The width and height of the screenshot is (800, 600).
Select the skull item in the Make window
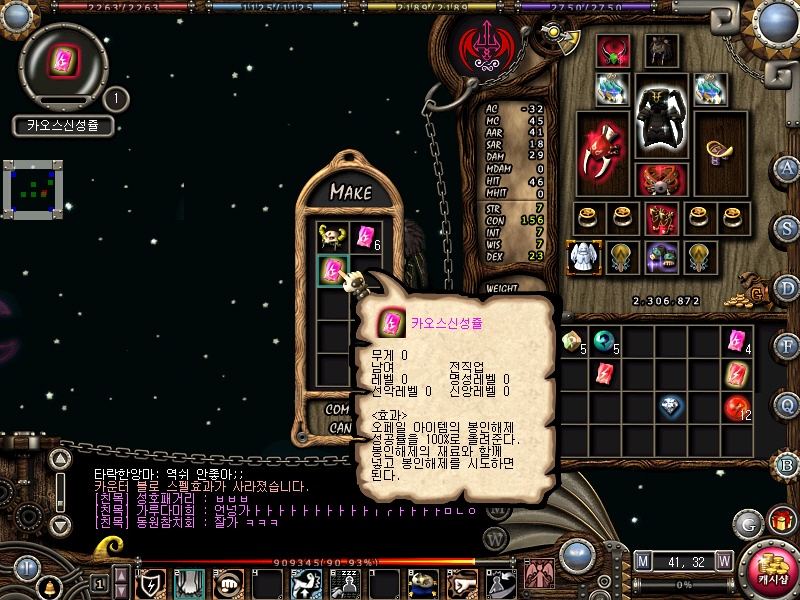tap(332, 237)
